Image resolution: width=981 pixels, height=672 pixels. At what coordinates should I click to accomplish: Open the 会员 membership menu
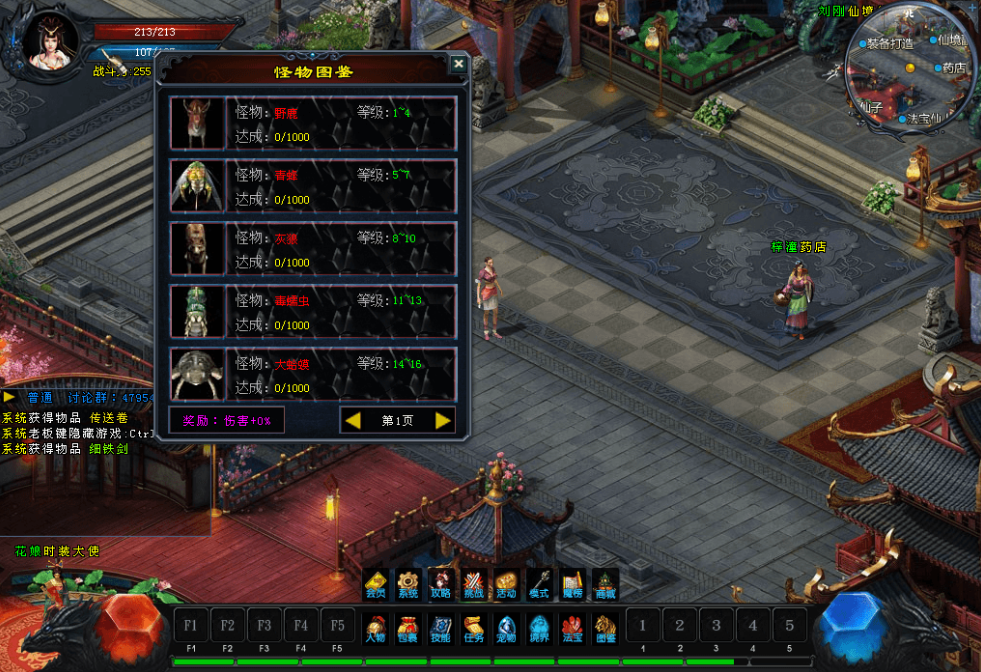(x=375, y=585)
